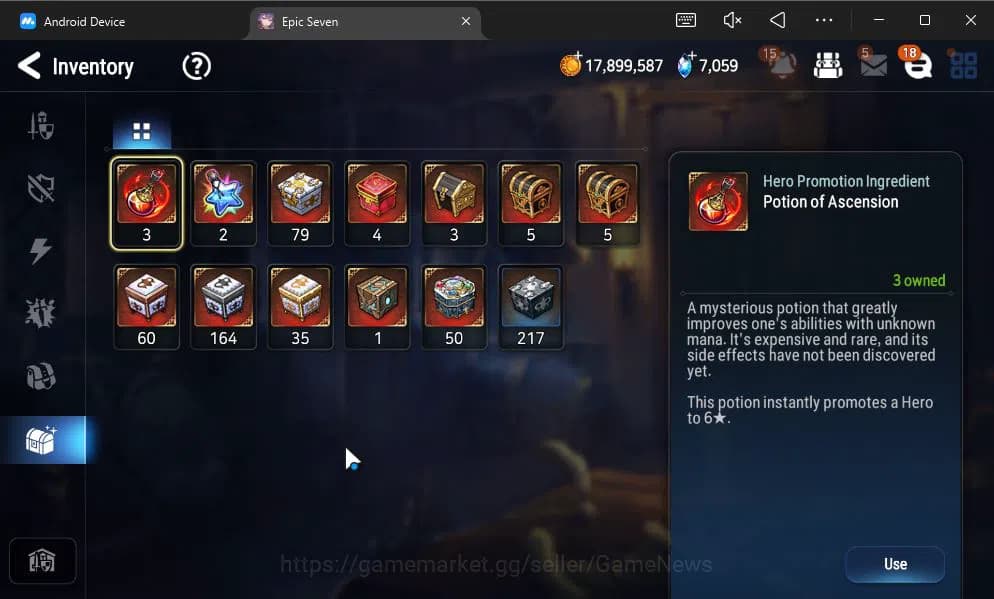Go back from the Inventory screen
This screenshot has height=599, width=994.
pyautogui.click(x=30, y=67)
